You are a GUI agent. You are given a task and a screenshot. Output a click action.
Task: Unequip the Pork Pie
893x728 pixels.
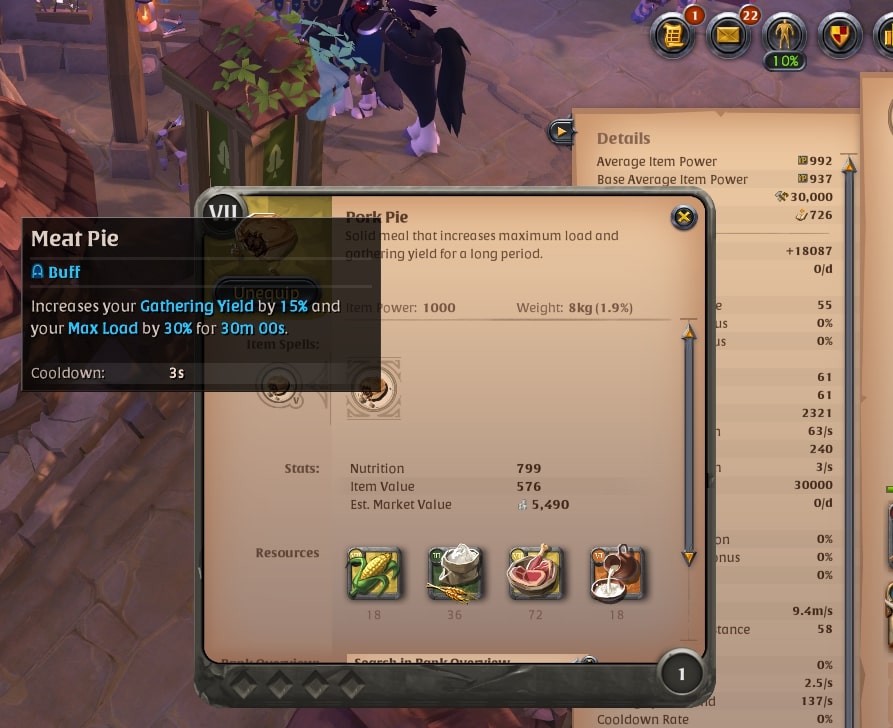coord(265,289)
